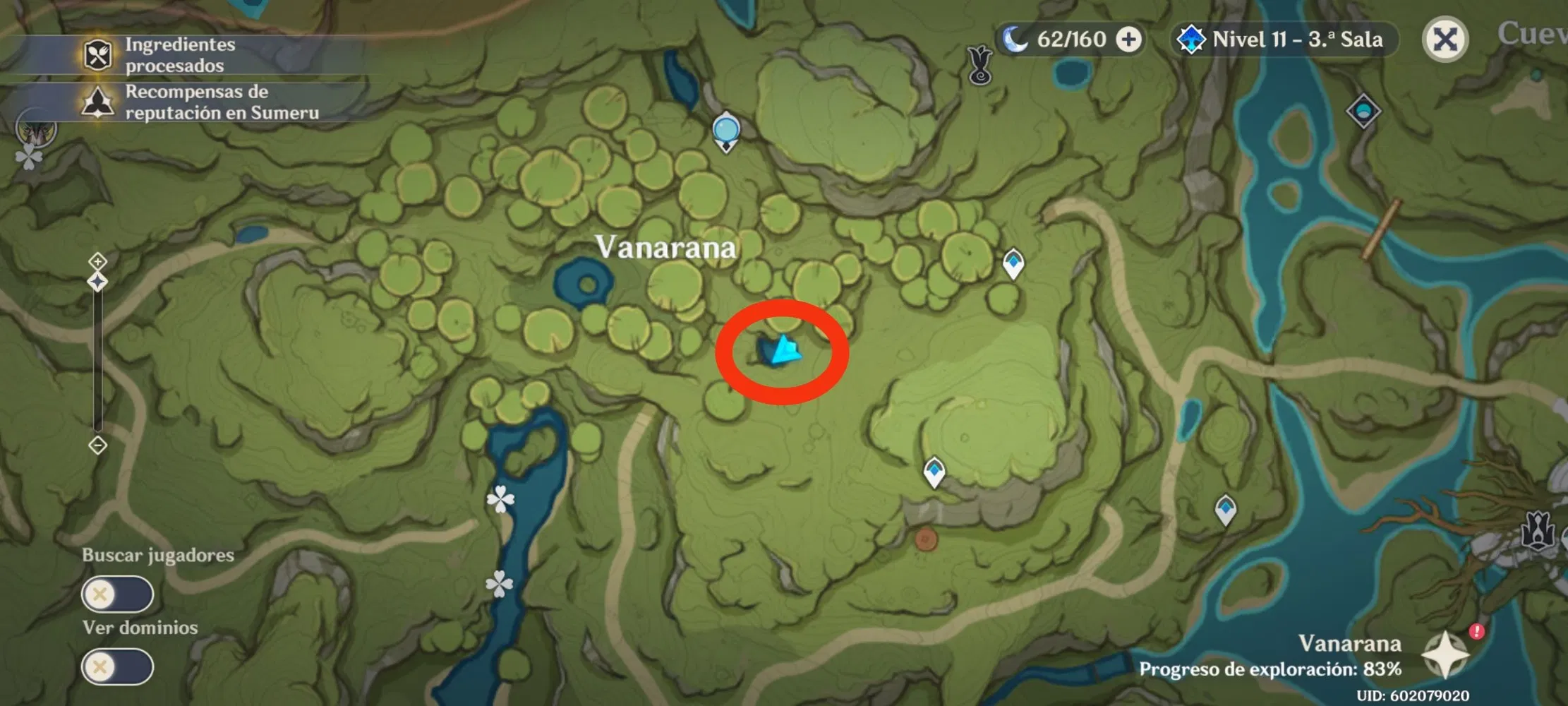This screenshot has height=706, width=1568.
Task: Click the Ingredientes procesados pin icon
Action: point(99,53)
